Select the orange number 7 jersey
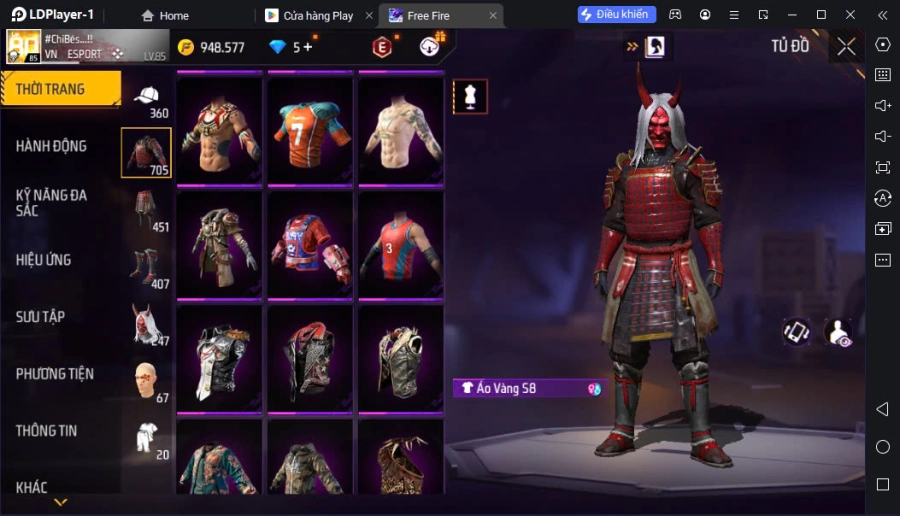900x516 pixels. click(310, 128)
